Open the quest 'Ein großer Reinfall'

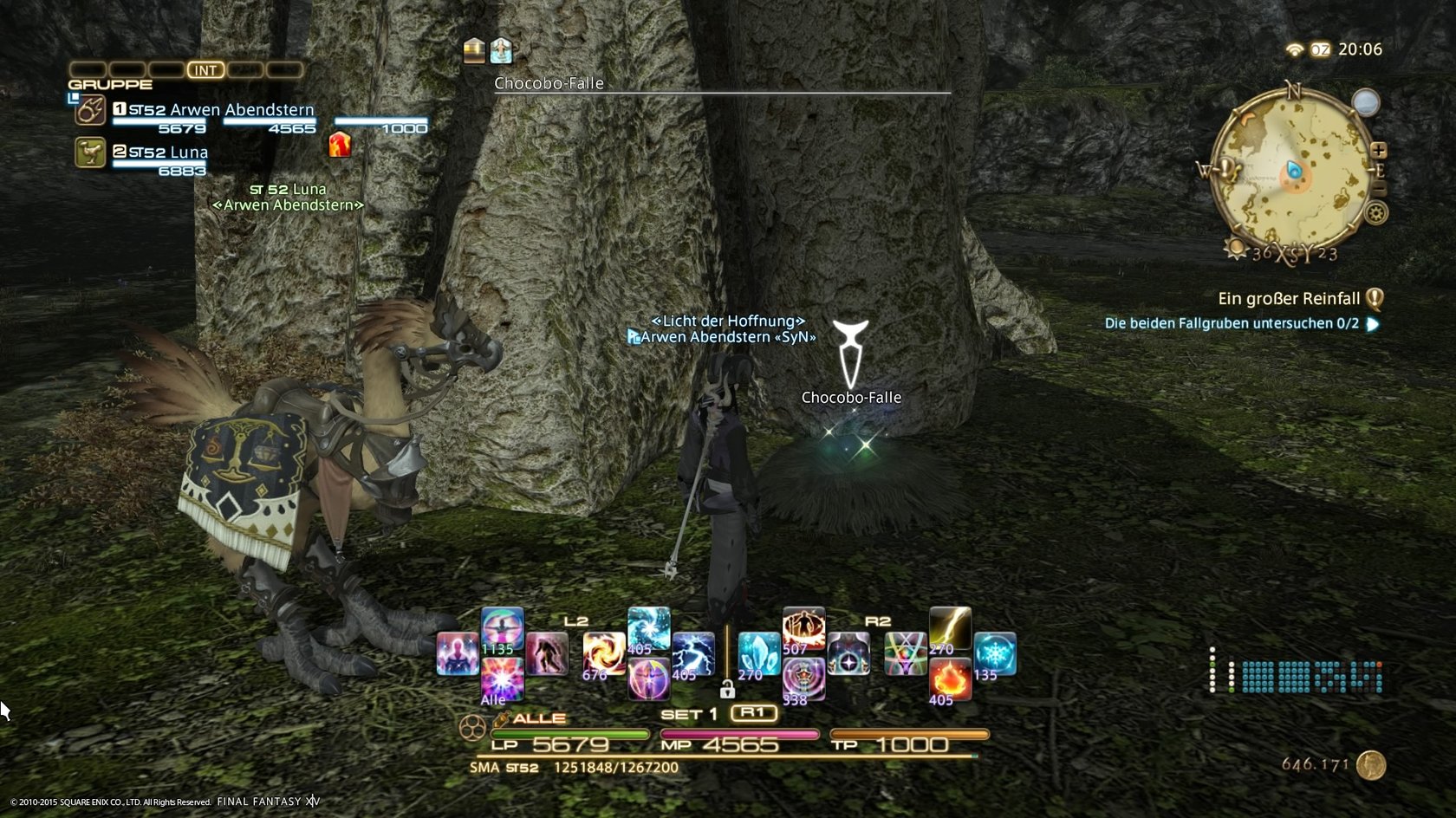click(1289, 299)
